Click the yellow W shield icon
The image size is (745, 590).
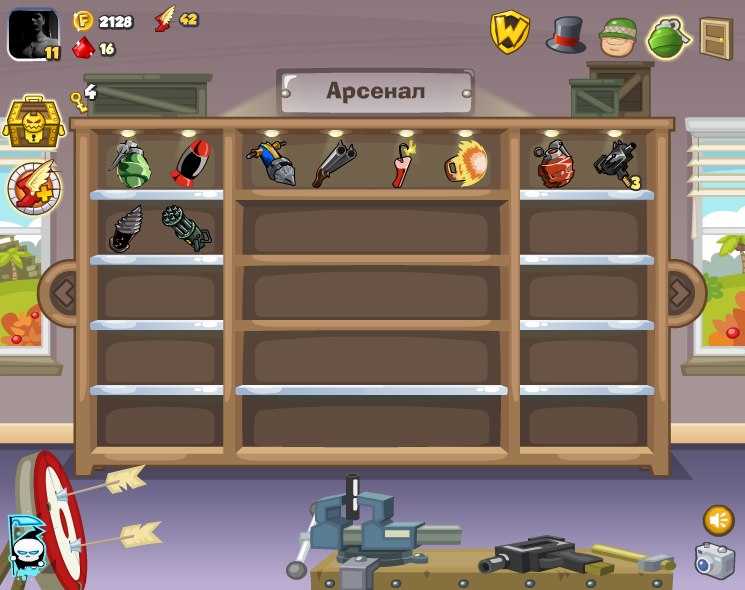point(509,33)
